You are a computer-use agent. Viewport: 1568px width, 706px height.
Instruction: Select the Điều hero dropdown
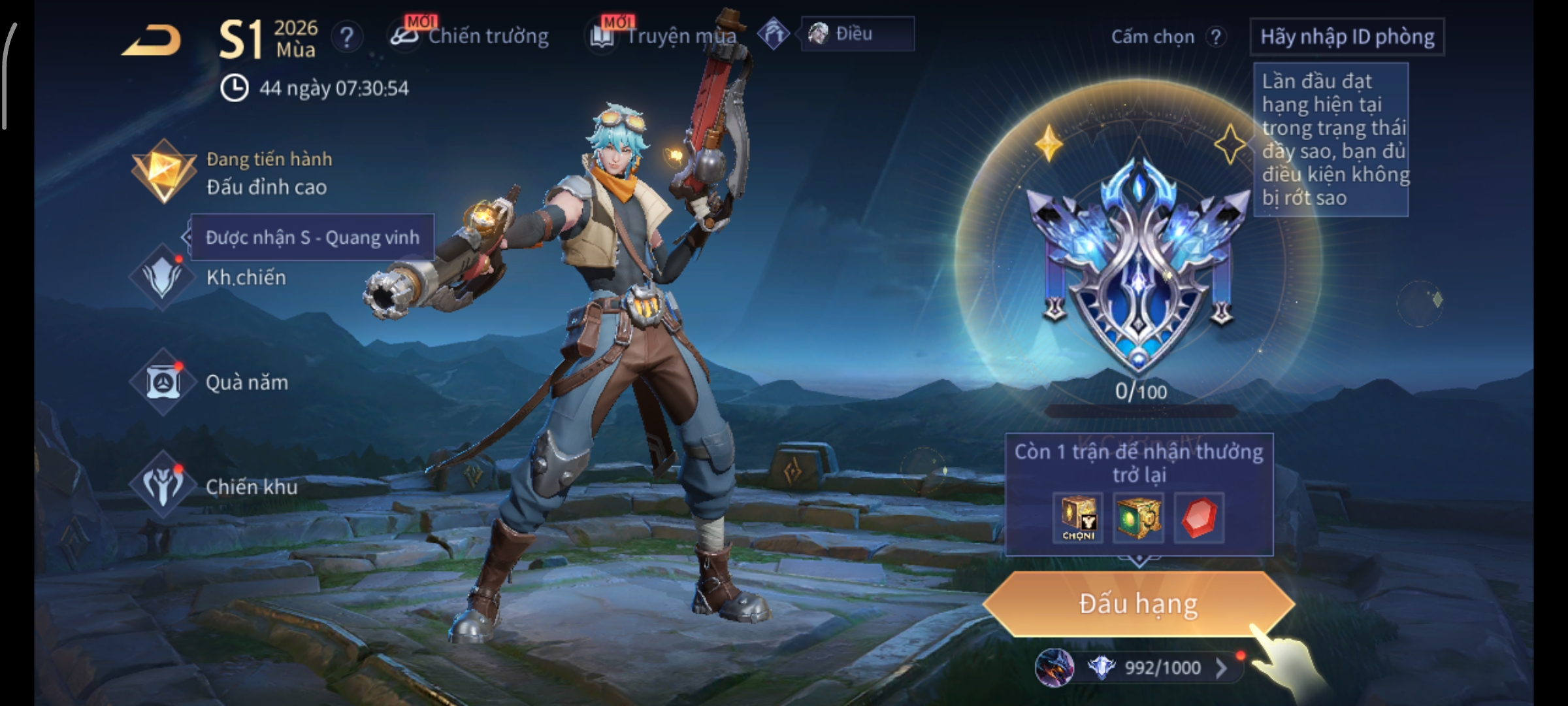click(x=857, y=34)
